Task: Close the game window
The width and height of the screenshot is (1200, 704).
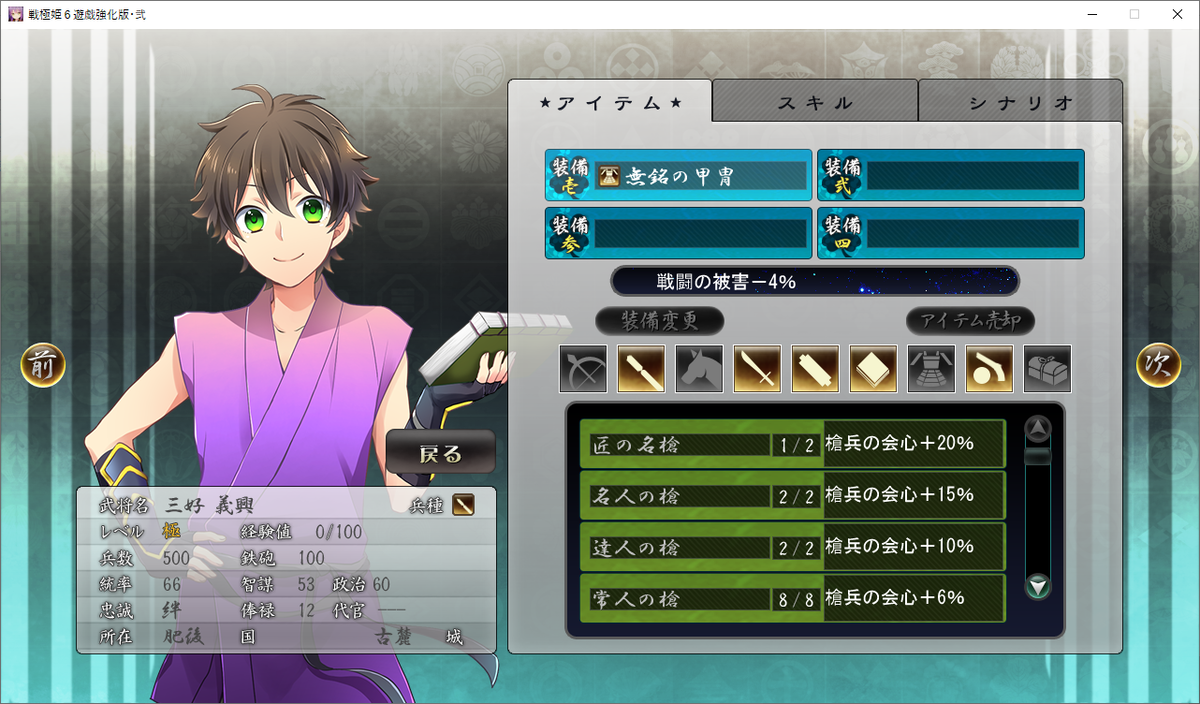Action: pos(1176,14)
